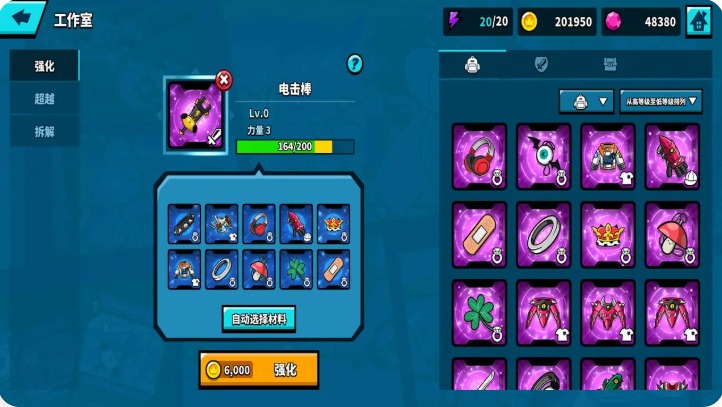Remove the spiked collar material slot
Screen dimensions: 722x407
click(x=184, y=224)
